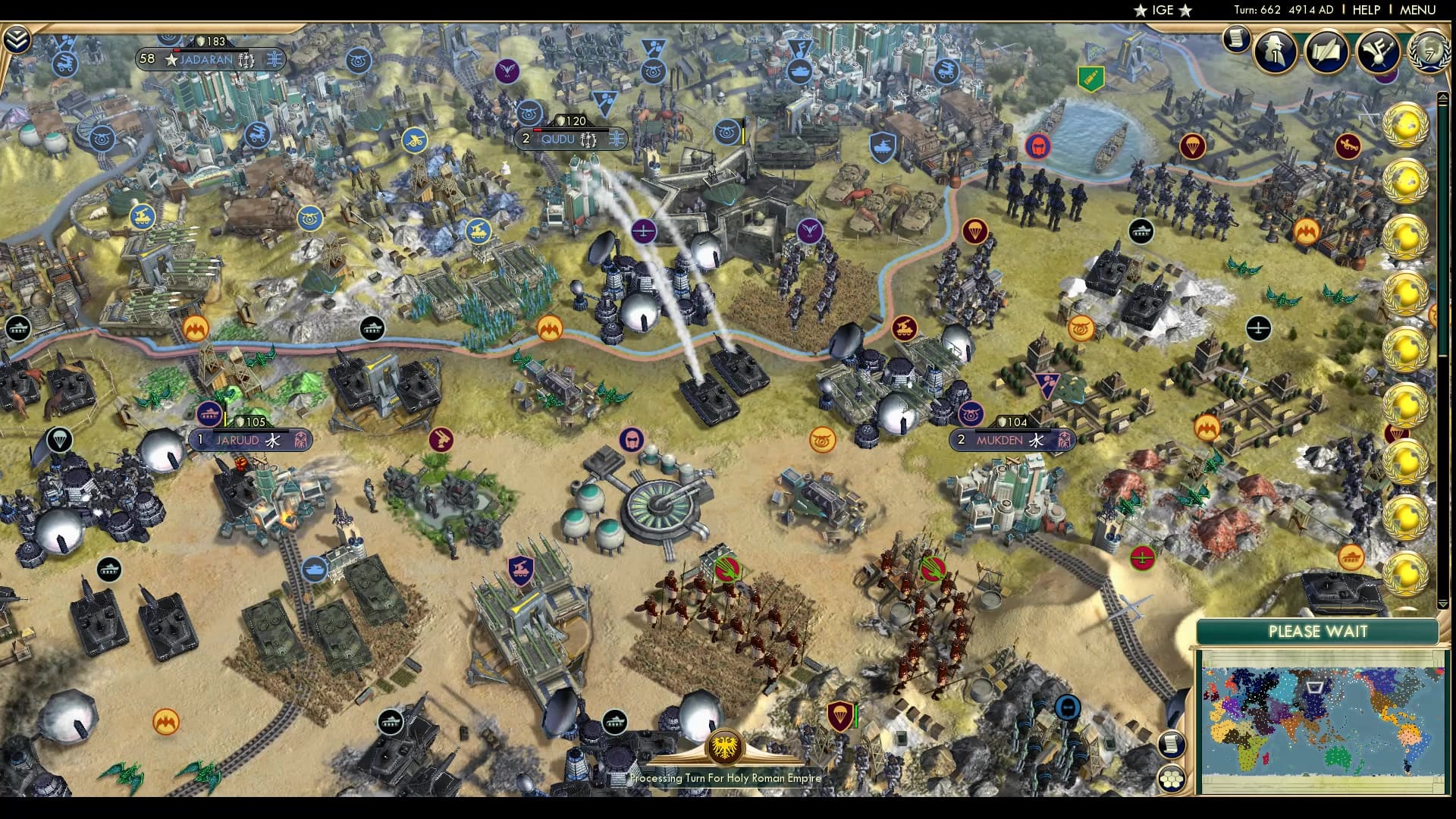Click the Processing Turn progress bar
This screenshot has width=1456, height=819.
point(724,777)
